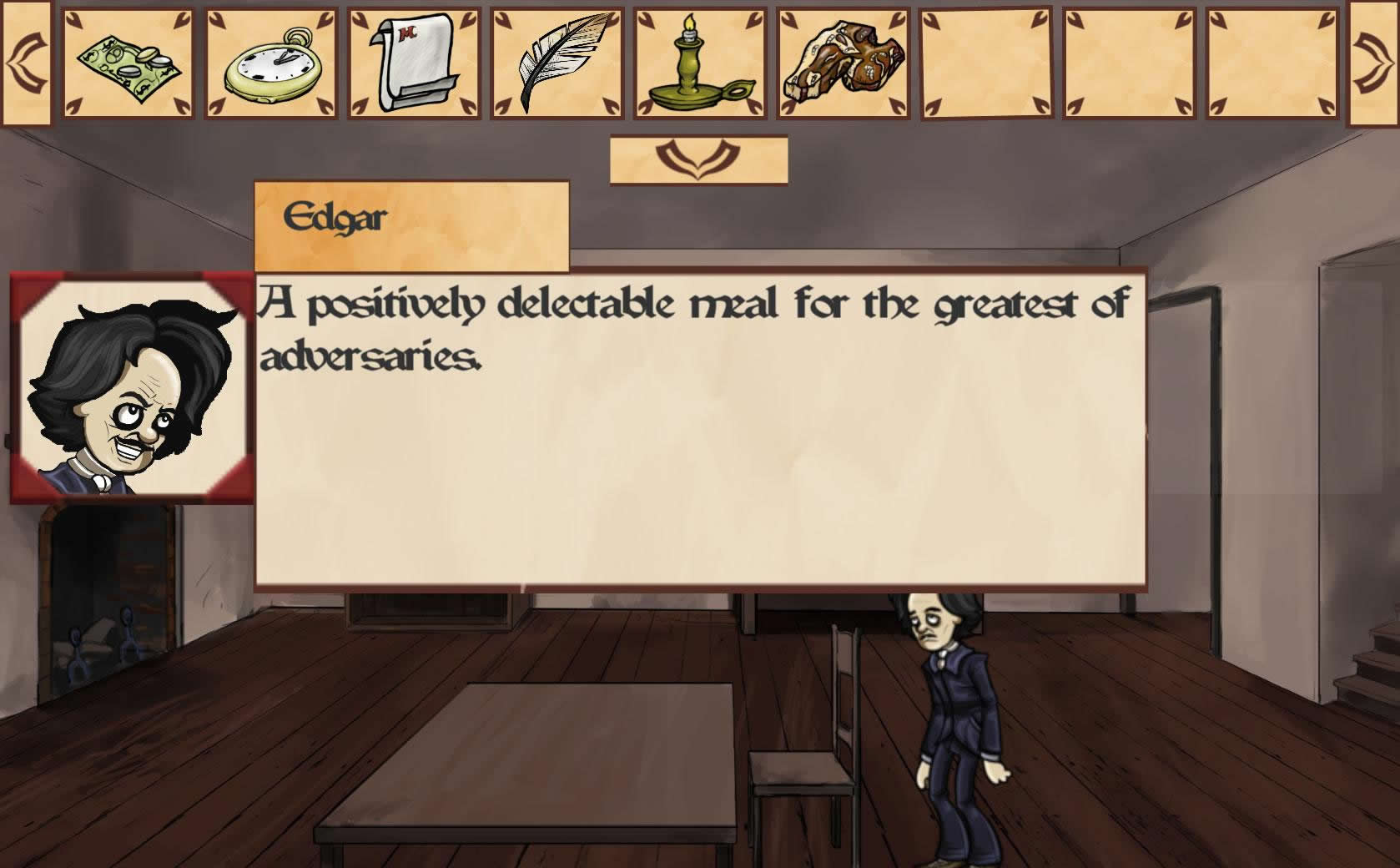1400x868 pixels.
Task: Choose the piece of meat item
Action: 844,63
